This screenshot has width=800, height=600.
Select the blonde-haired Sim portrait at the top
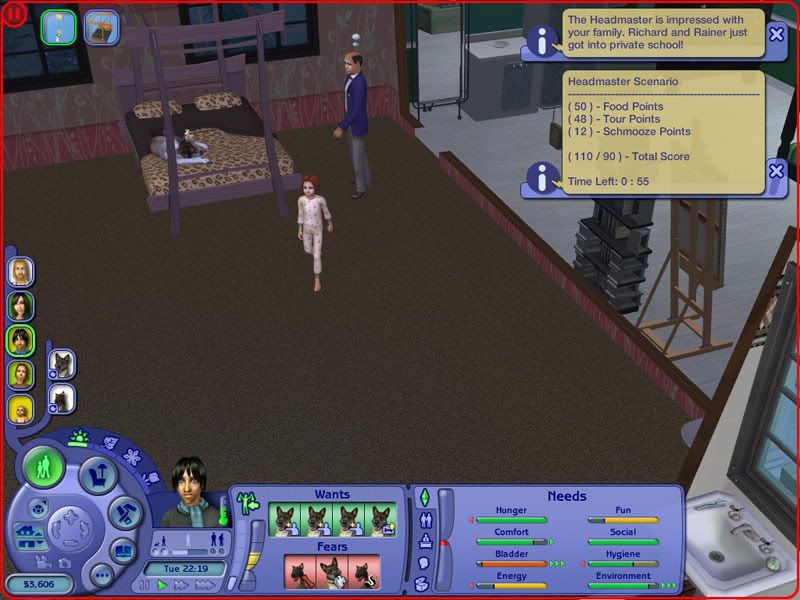point(21,271)
